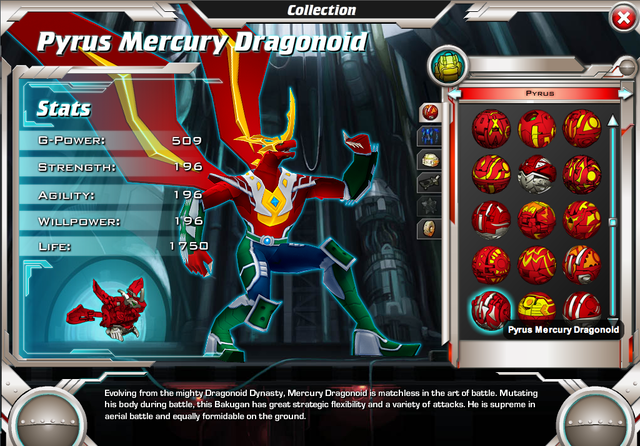
Task: Switch to the previous attribute with left arrow
Action: coord(453,94)
